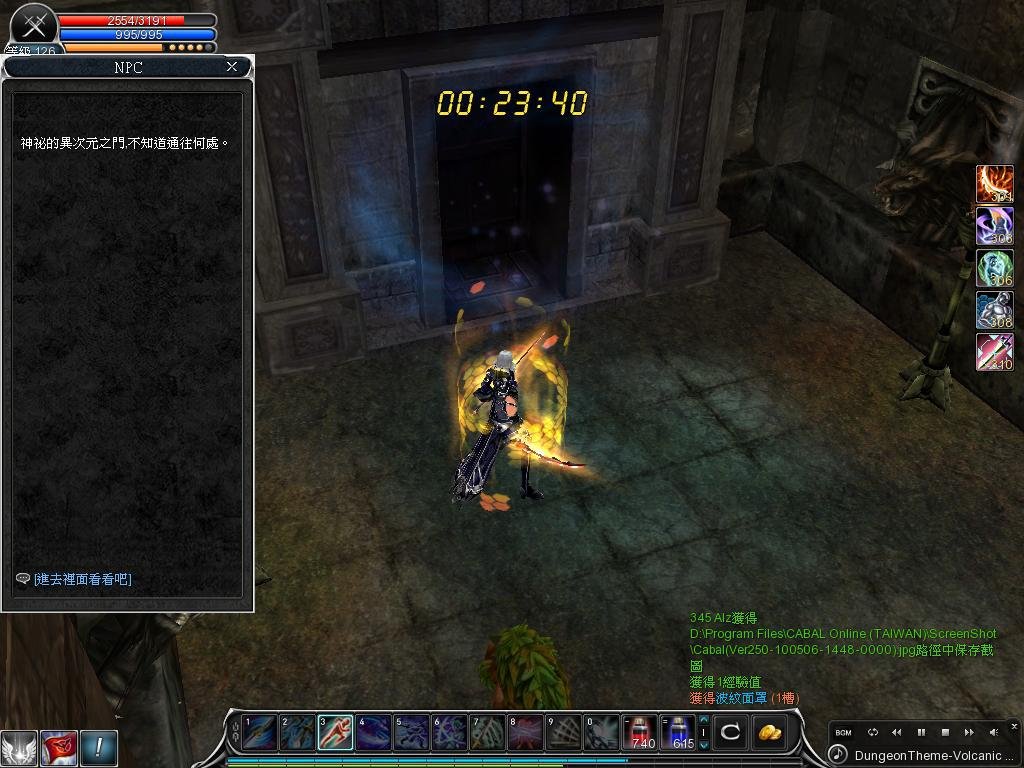The height and width of the screenshot is (768, 1024).
Task: Open the red flag icon
Action: (59, 748)
